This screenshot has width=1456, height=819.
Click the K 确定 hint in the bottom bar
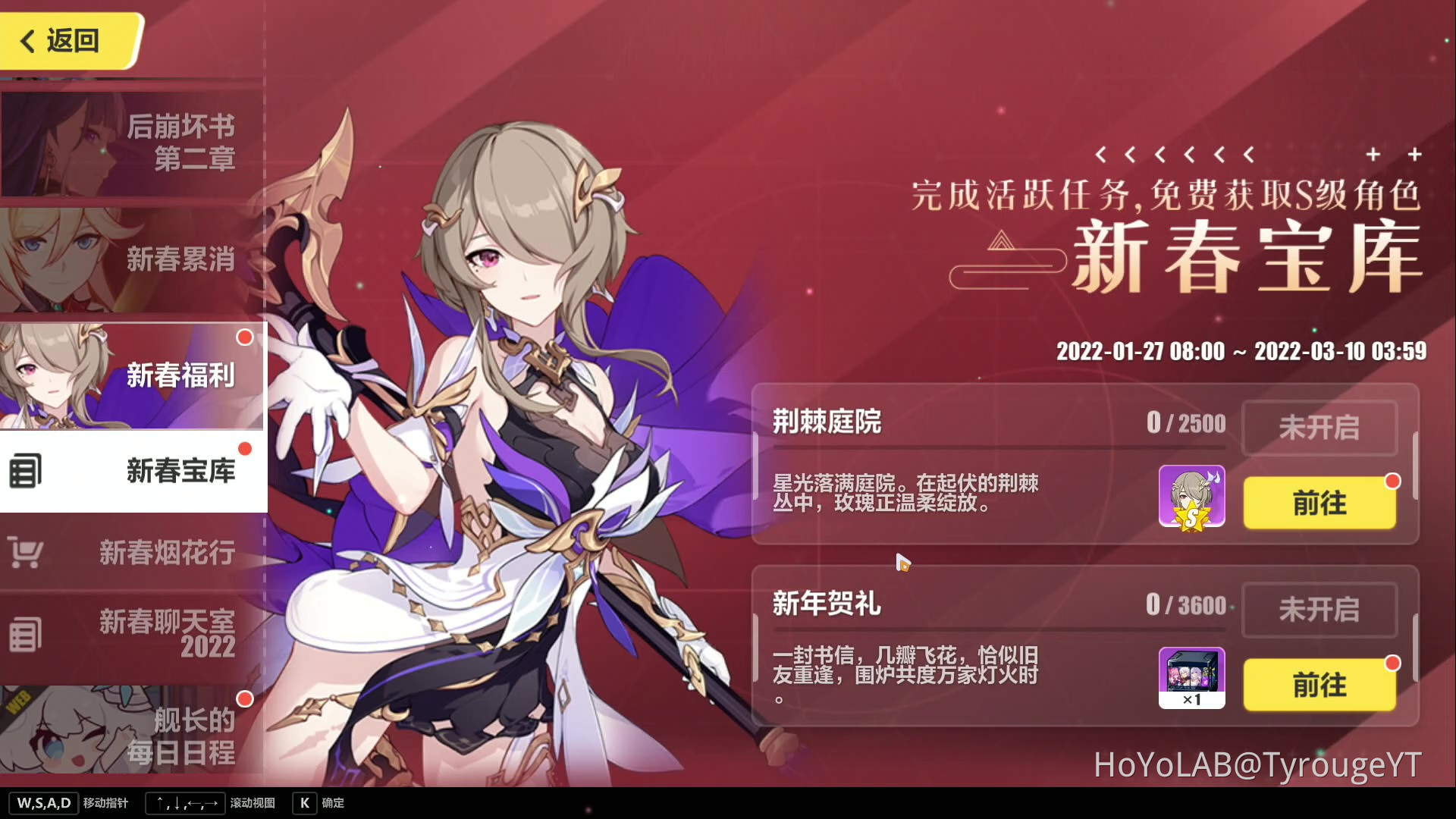318,803
